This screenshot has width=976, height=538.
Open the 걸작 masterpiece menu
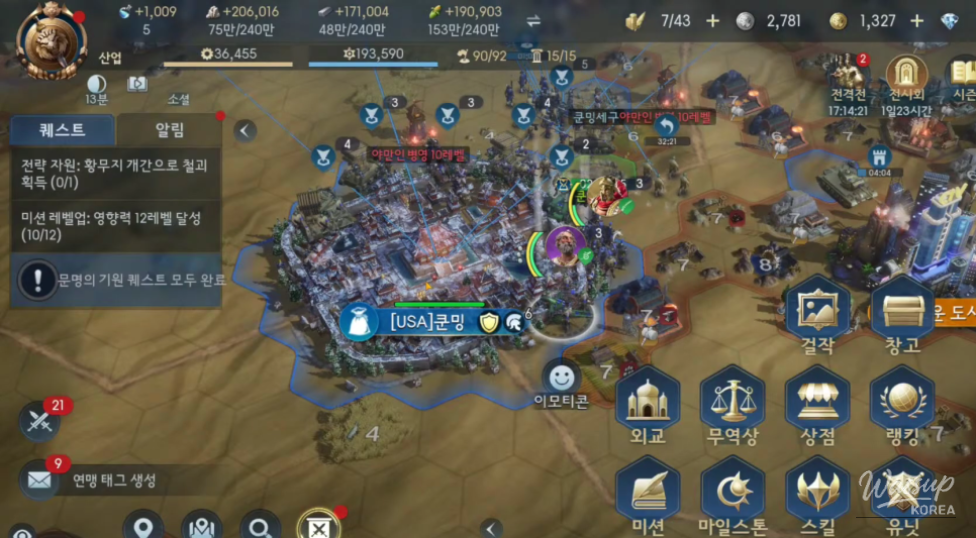tap(817, 315)
